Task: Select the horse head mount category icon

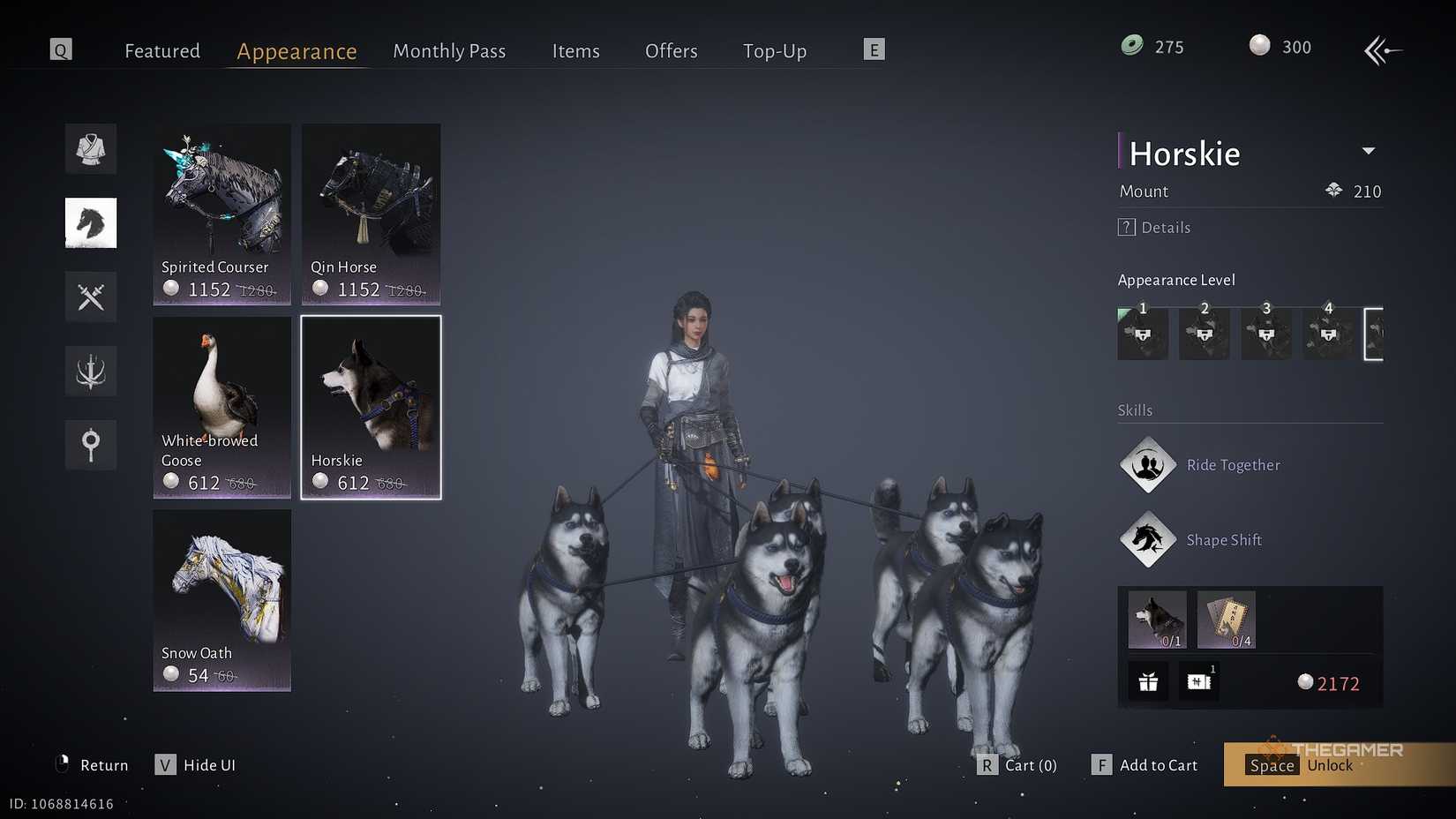Action: coord(91,222)
